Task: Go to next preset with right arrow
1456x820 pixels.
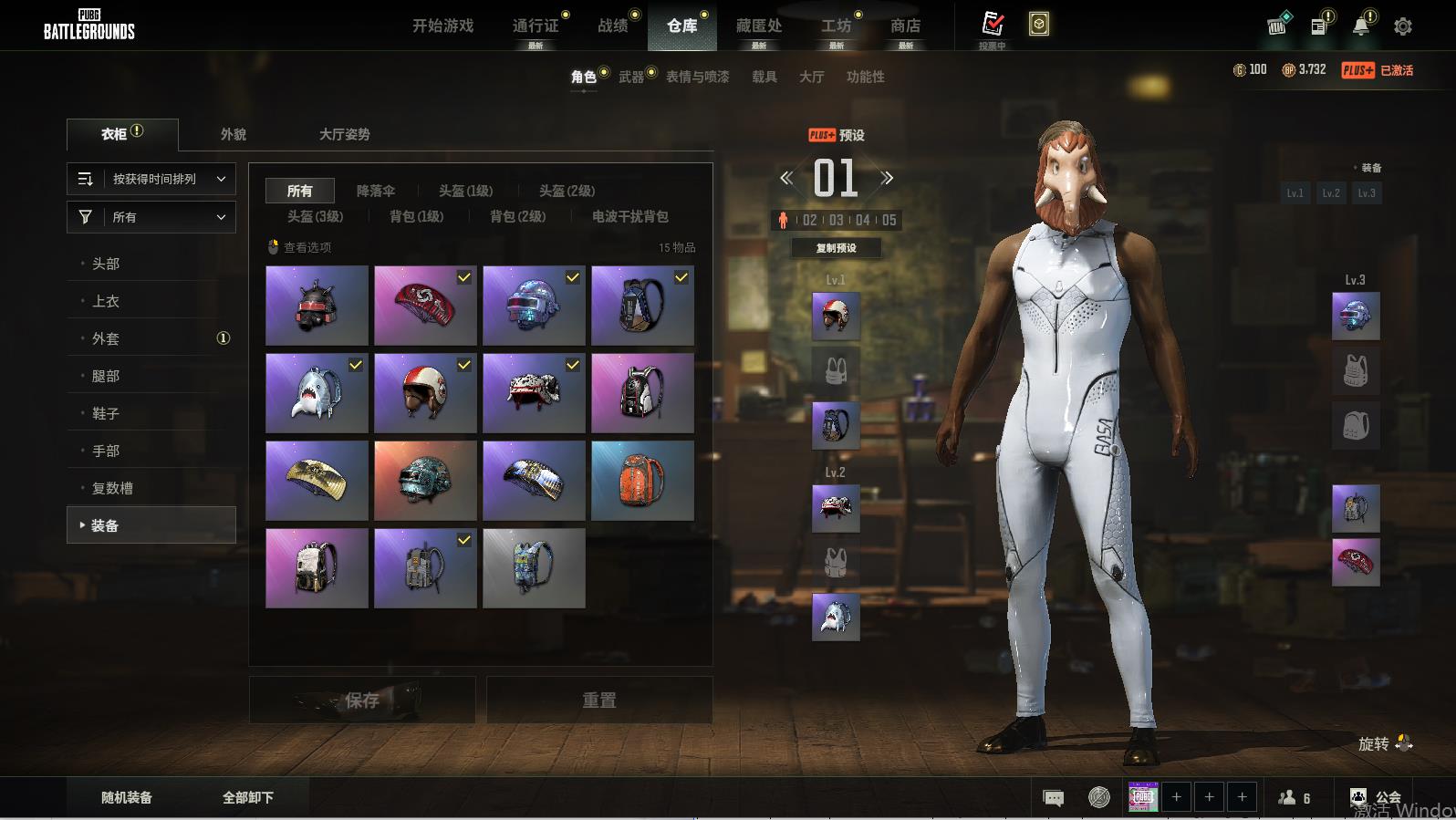Action: [x=887, y=178]
